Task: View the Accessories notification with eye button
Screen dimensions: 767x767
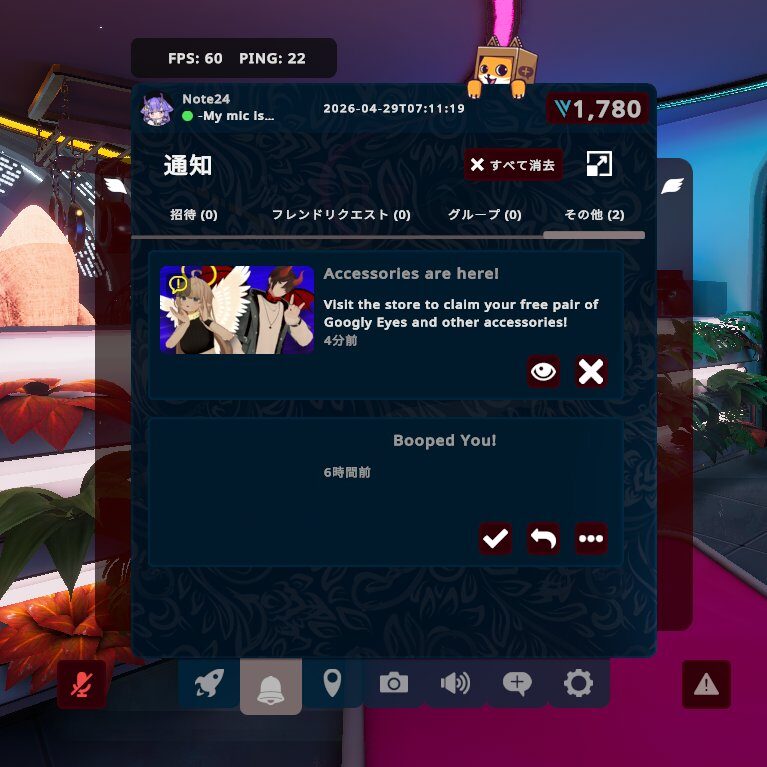Action: tap(543, 372)
